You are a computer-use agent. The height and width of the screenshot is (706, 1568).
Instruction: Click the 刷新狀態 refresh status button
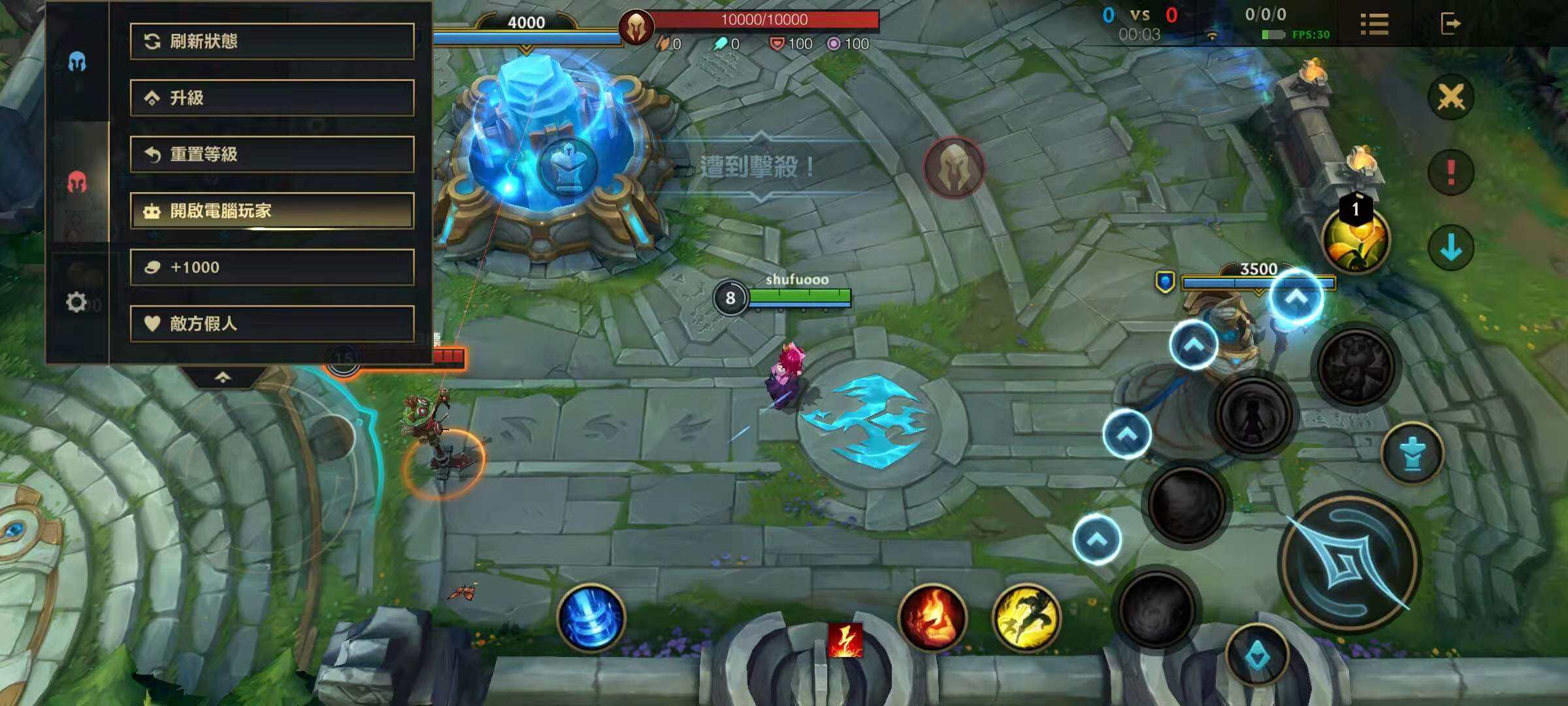272,42
